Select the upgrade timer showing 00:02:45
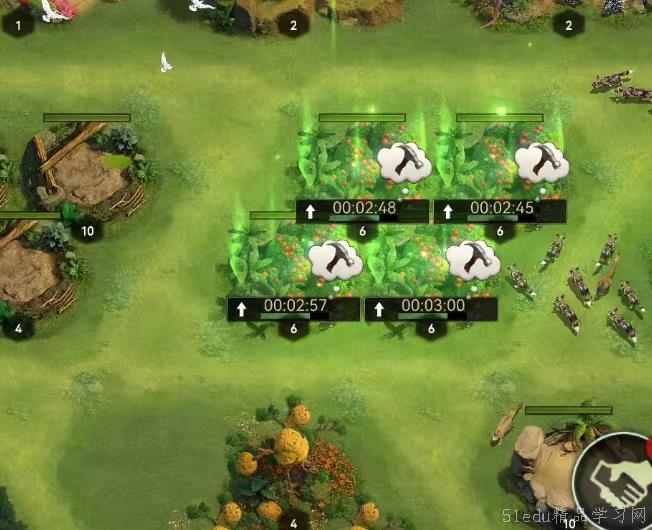This screenshot has height=530, width=652. point(500,210)
